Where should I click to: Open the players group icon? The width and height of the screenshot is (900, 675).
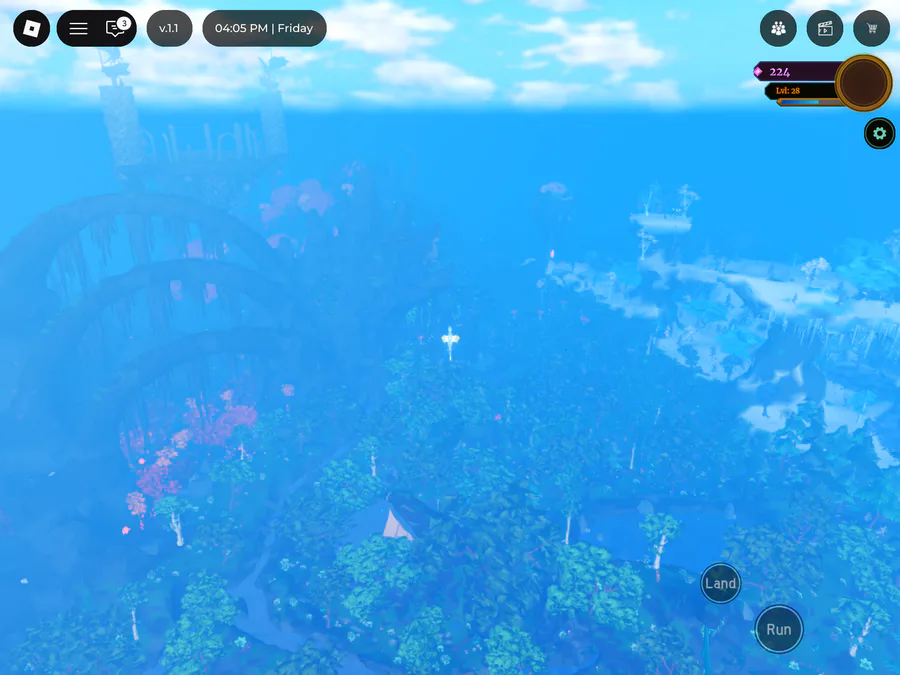point(778,29)
